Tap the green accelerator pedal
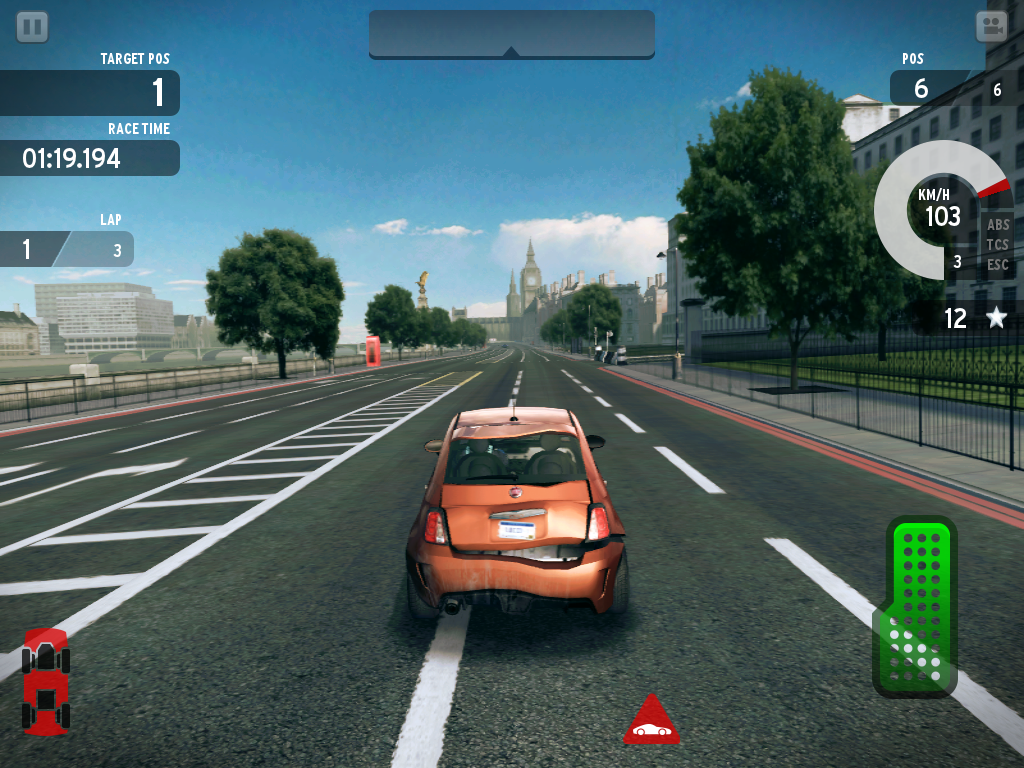Image resolution: width=1024 pixels, height=768 pixels. point(916,606)
